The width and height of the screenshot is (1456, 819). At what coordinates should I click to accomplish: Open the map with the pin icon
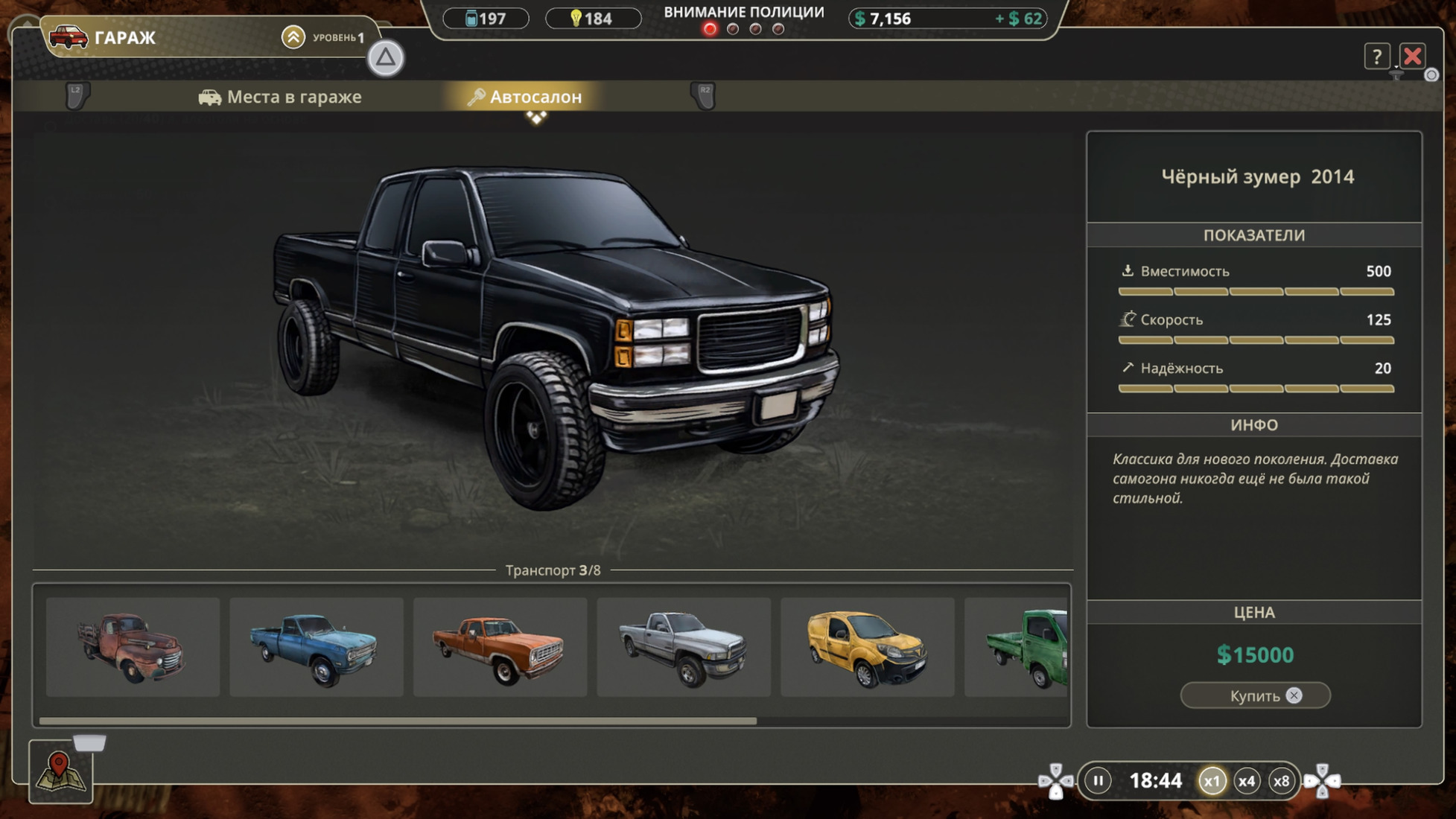(60, 771)
